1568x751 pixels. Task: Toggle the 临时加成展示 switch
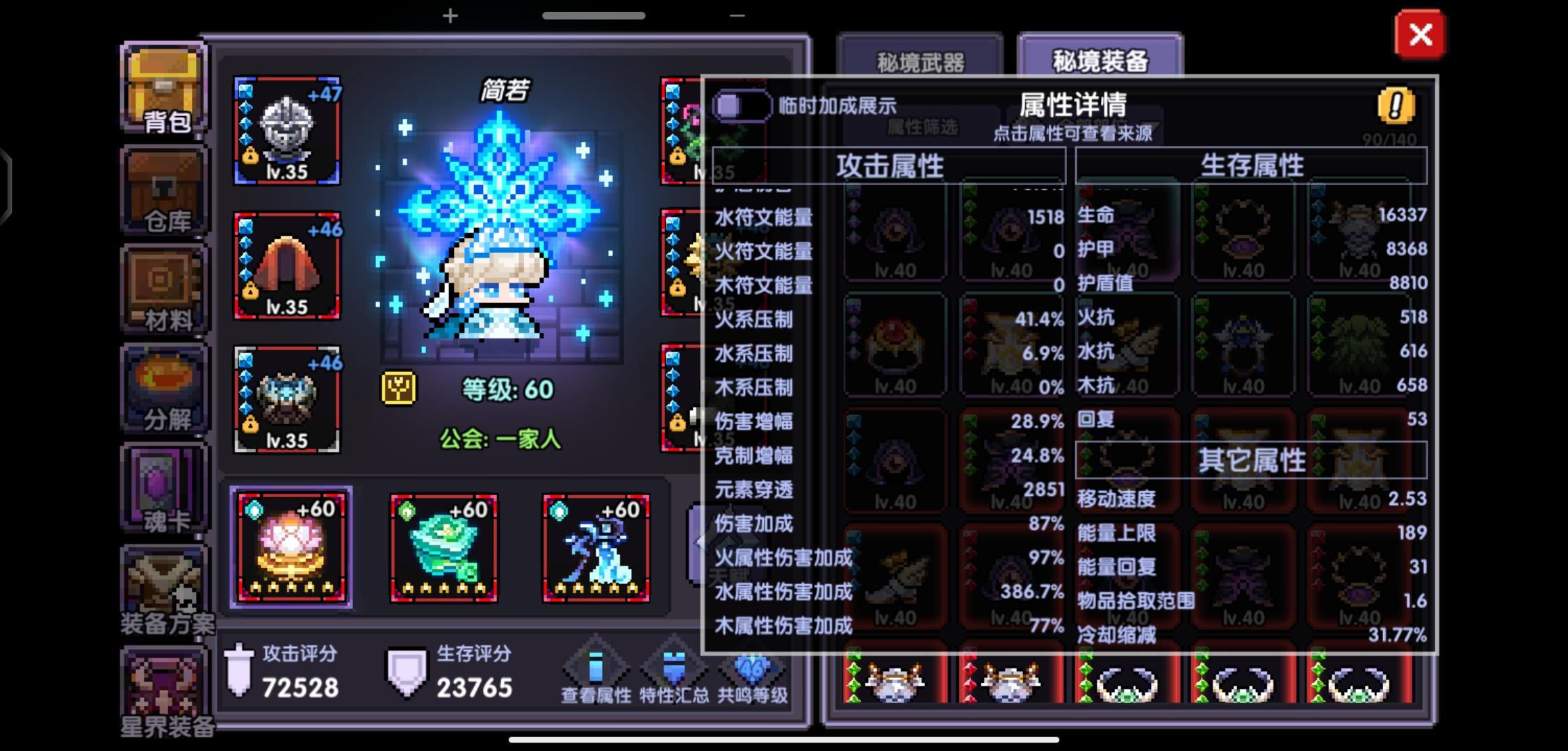pos(743,104)
